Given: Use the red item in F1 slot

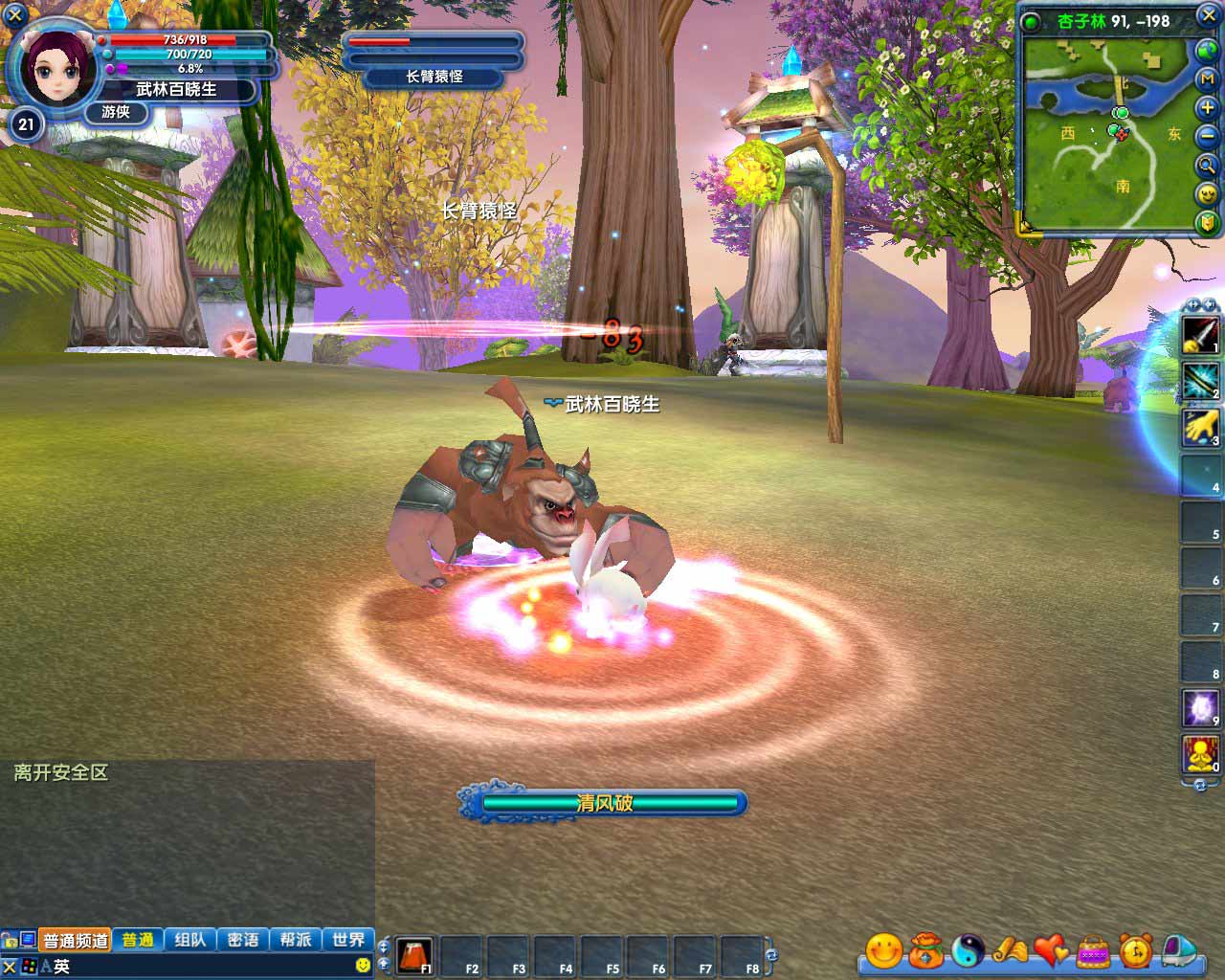Looking at the screenshot, I should pos(414,954).
